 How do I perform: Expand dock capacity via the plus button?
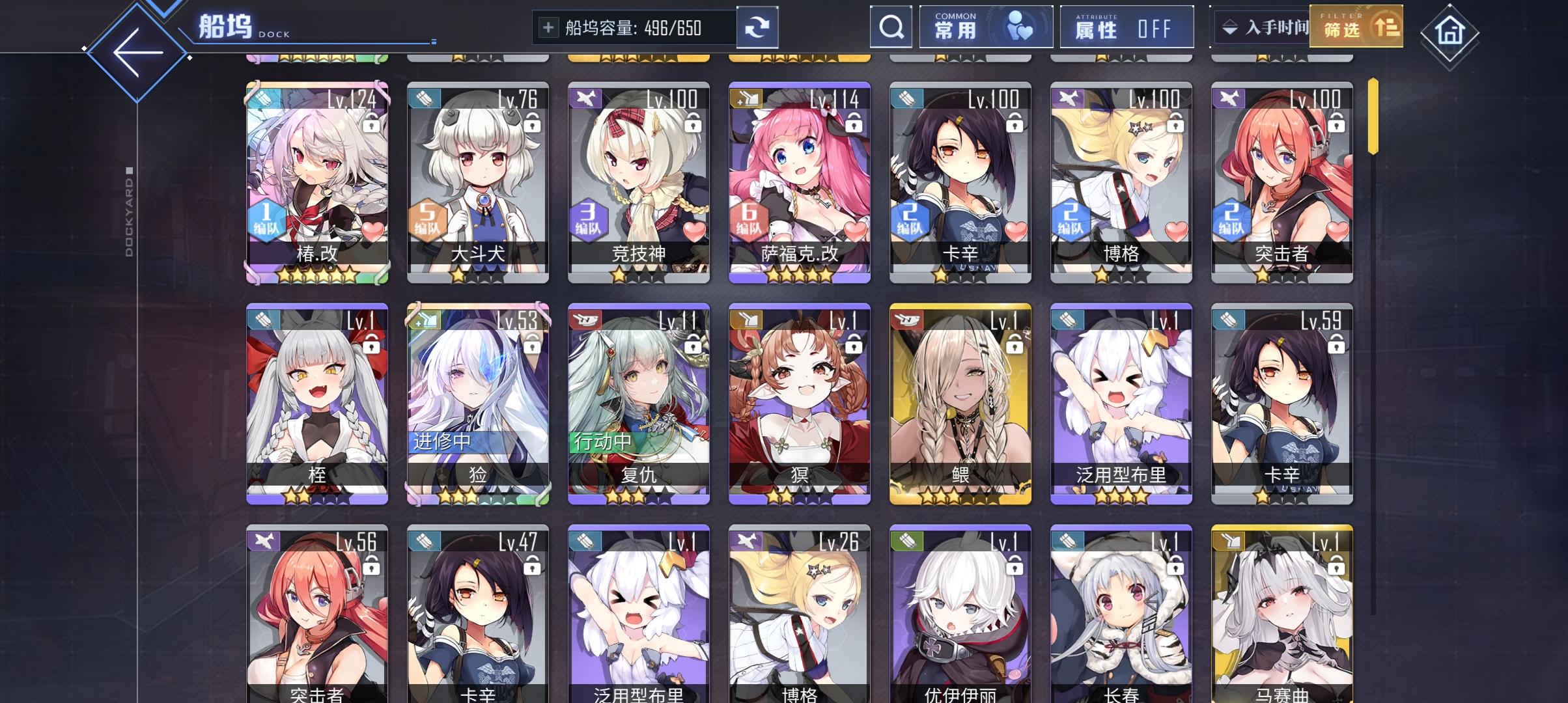point(547,27)
